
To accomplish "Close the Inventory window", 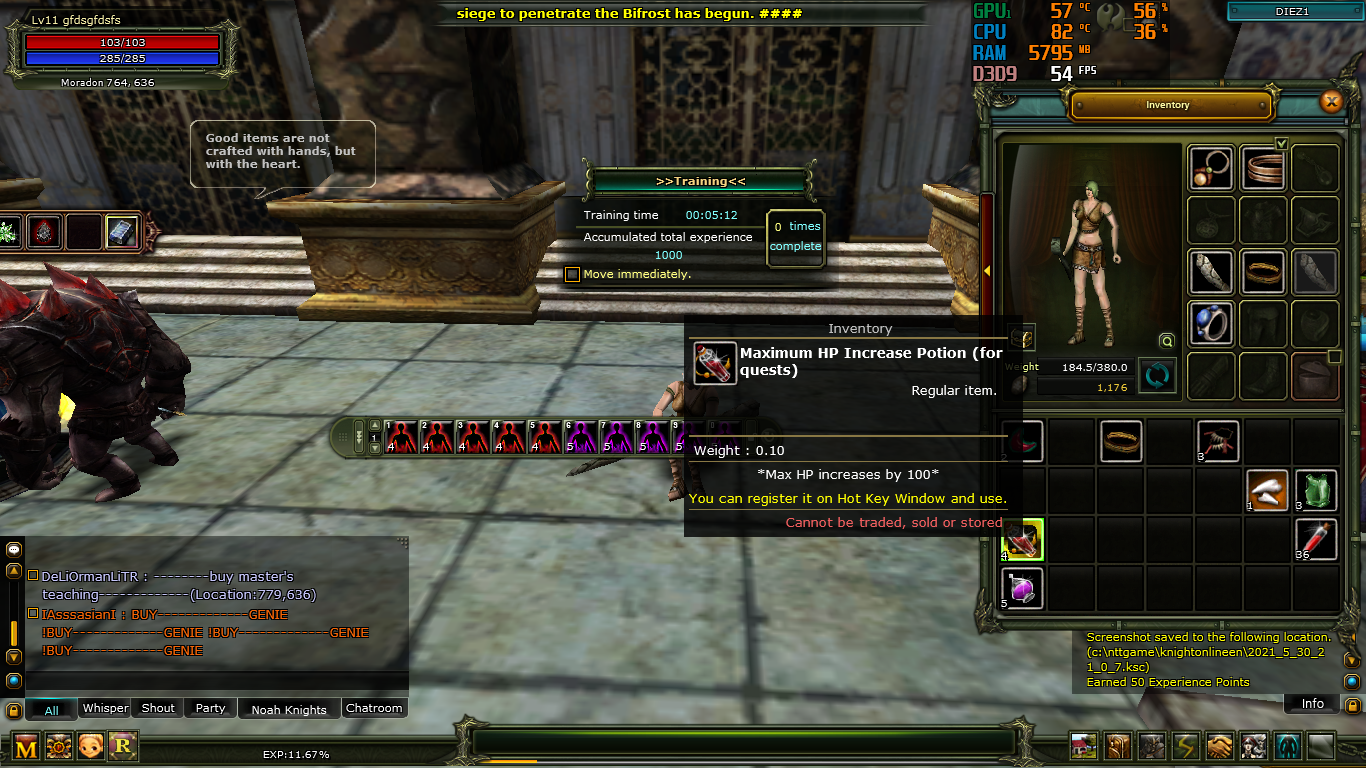I will 1330,101.
